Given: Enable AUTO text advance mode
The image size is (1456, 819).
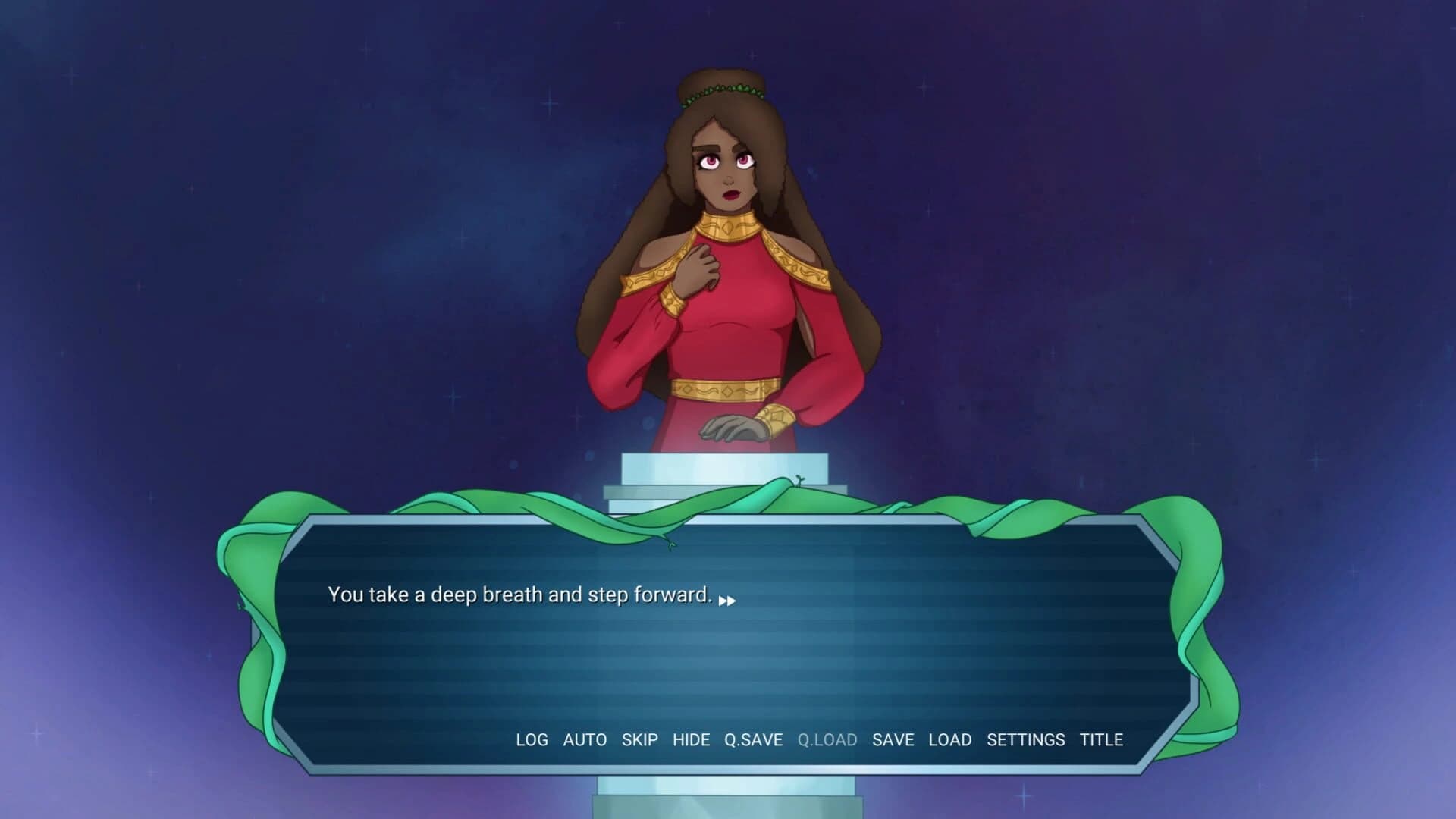Looking at the screenshot, I should (584, 740).
